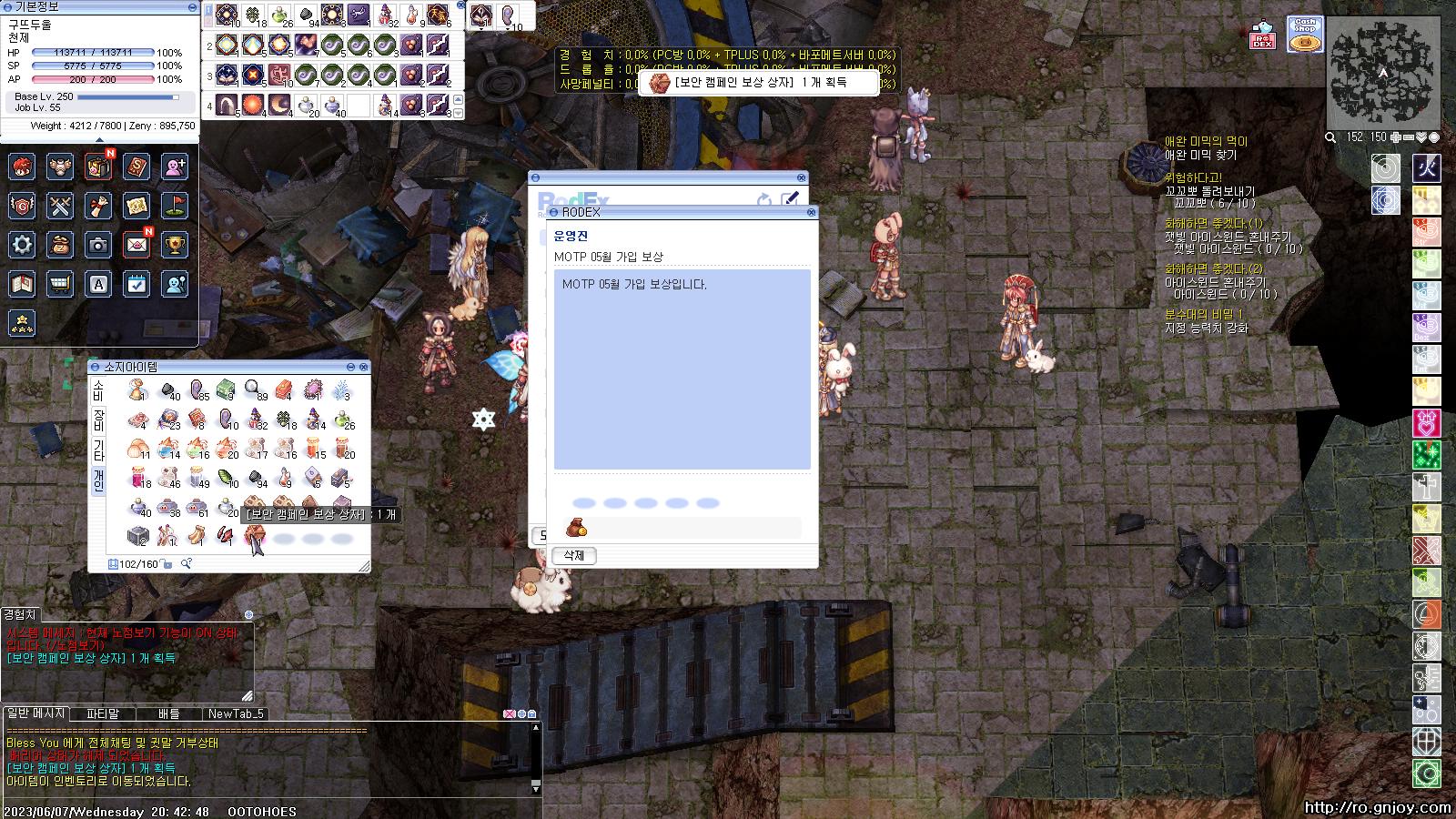Click the camera screenshot menu icon

[x=98, y=245]
